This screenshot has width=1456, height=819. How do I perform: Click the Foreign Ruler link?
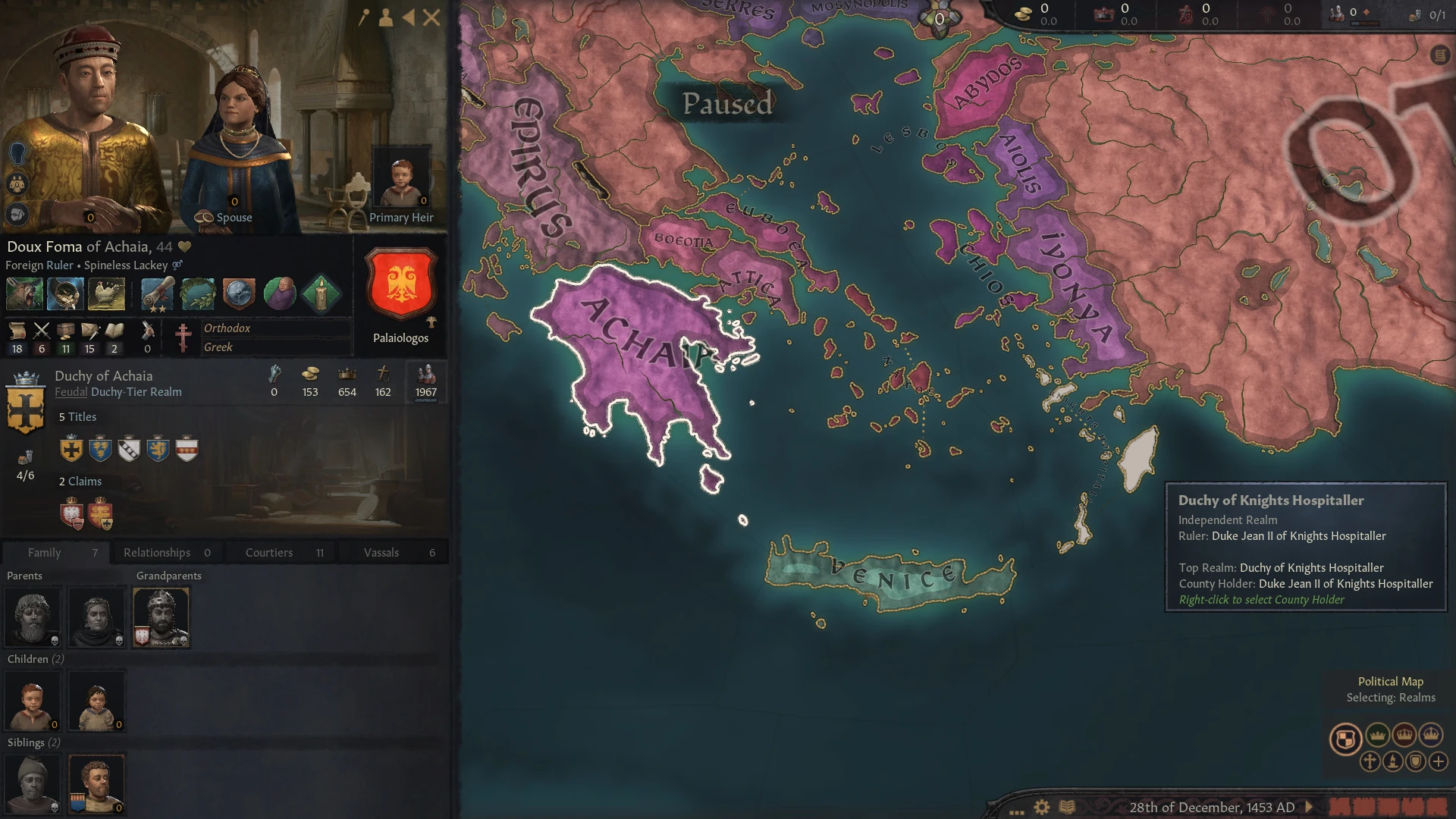[39, 265]
